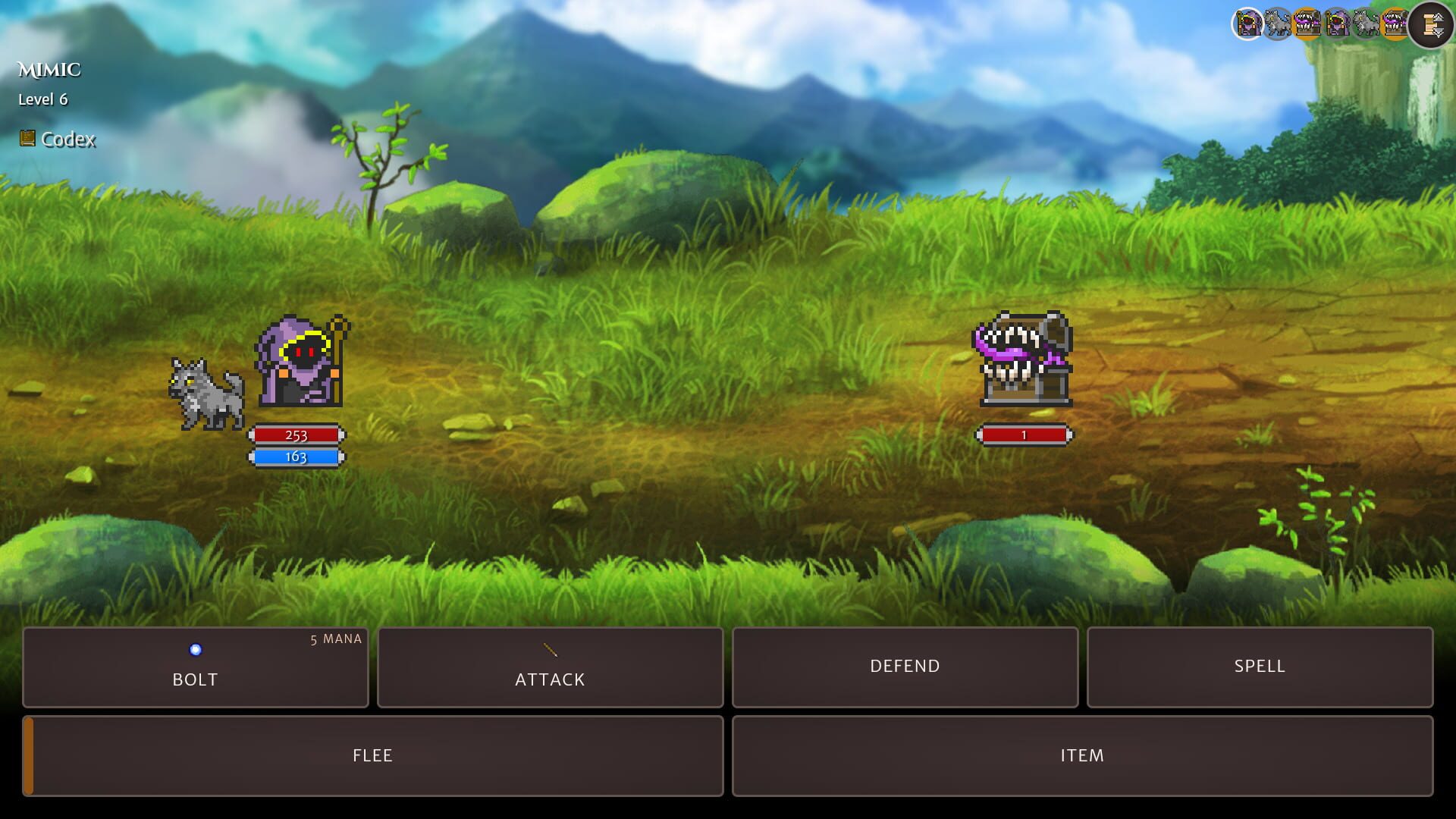The width and height of the screenshot is (1456, 819).
Task: Select the first Mimic portrait in turn order
Action: 1307,21
